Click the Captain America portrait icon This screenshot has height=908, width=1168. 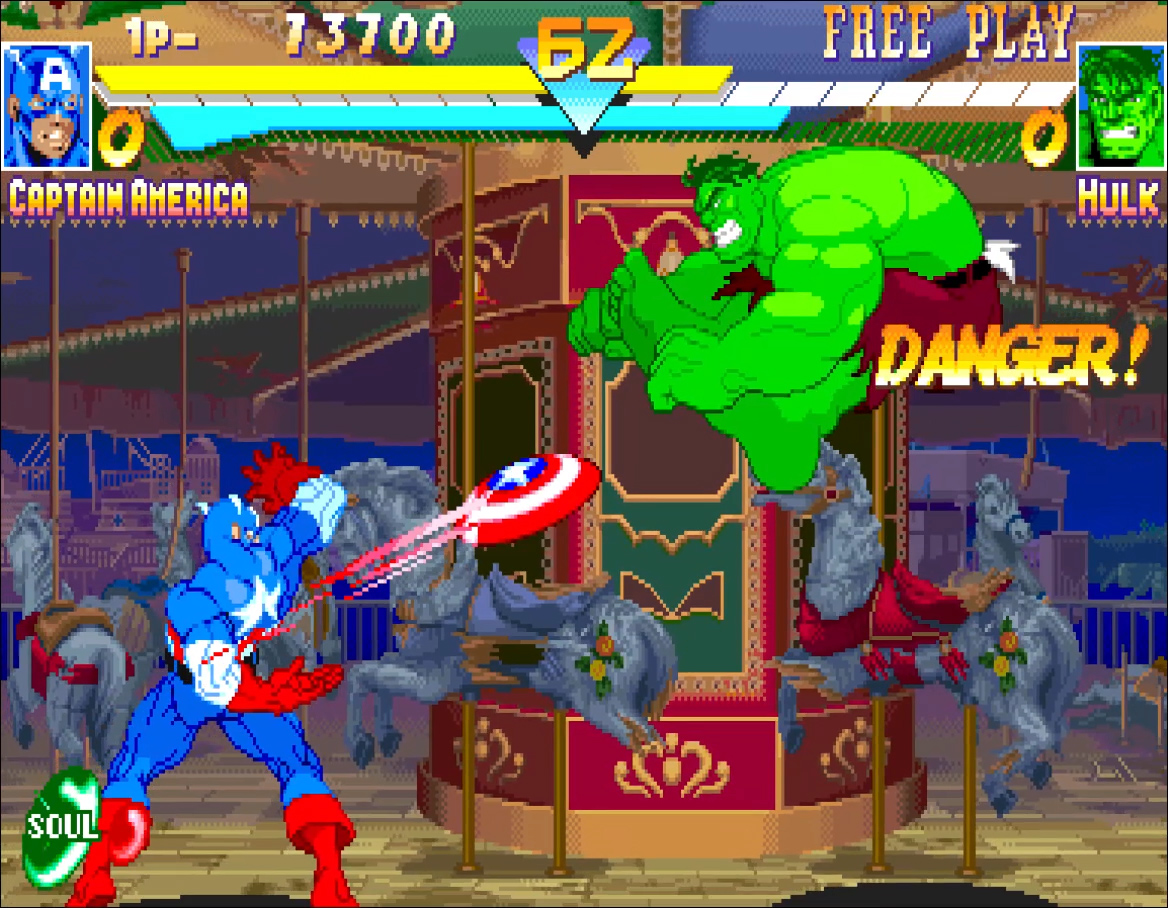[46, 105]
